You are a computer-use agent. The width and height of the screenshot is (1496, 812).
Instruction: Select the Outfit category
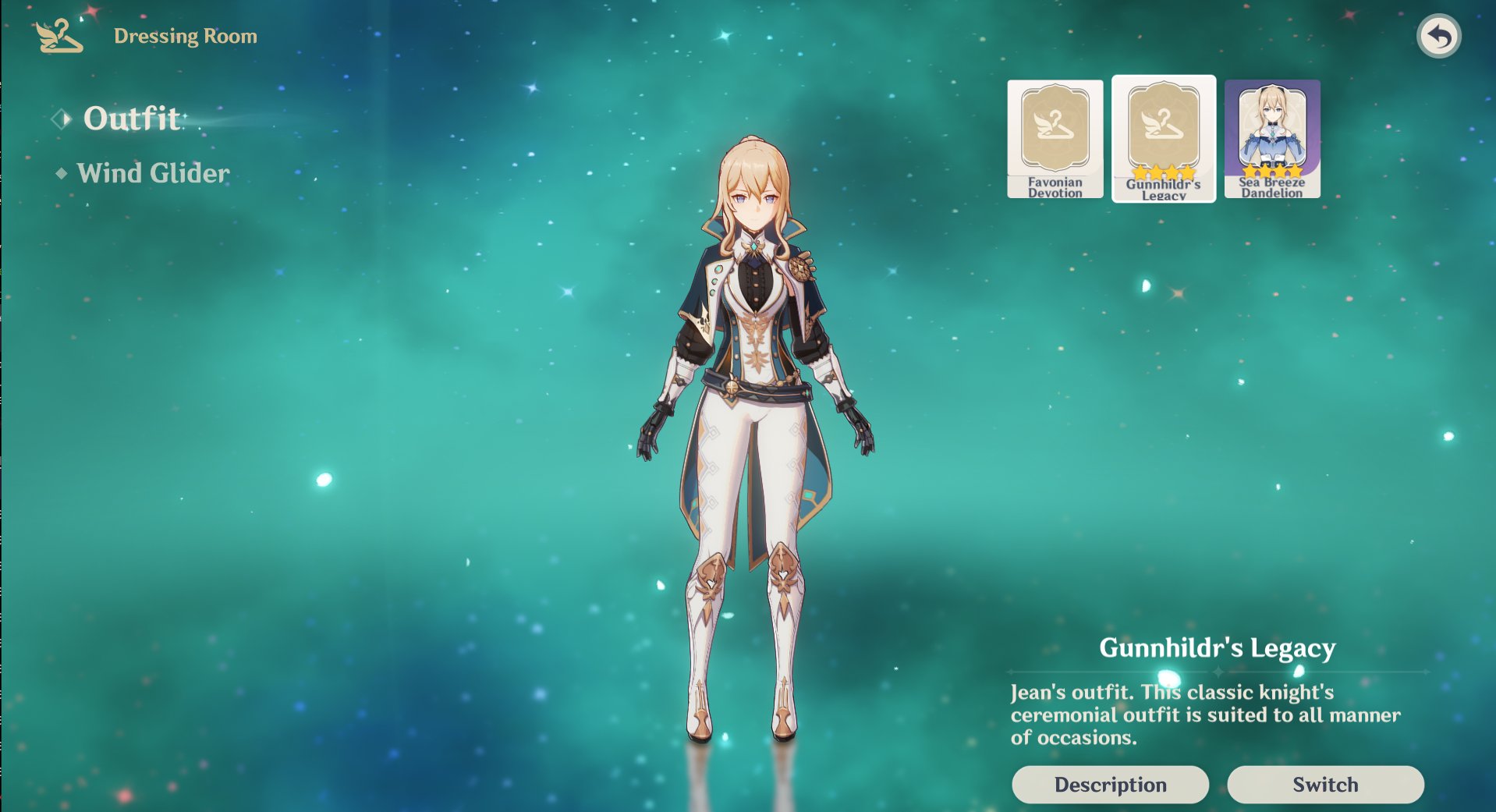point(131,119)
